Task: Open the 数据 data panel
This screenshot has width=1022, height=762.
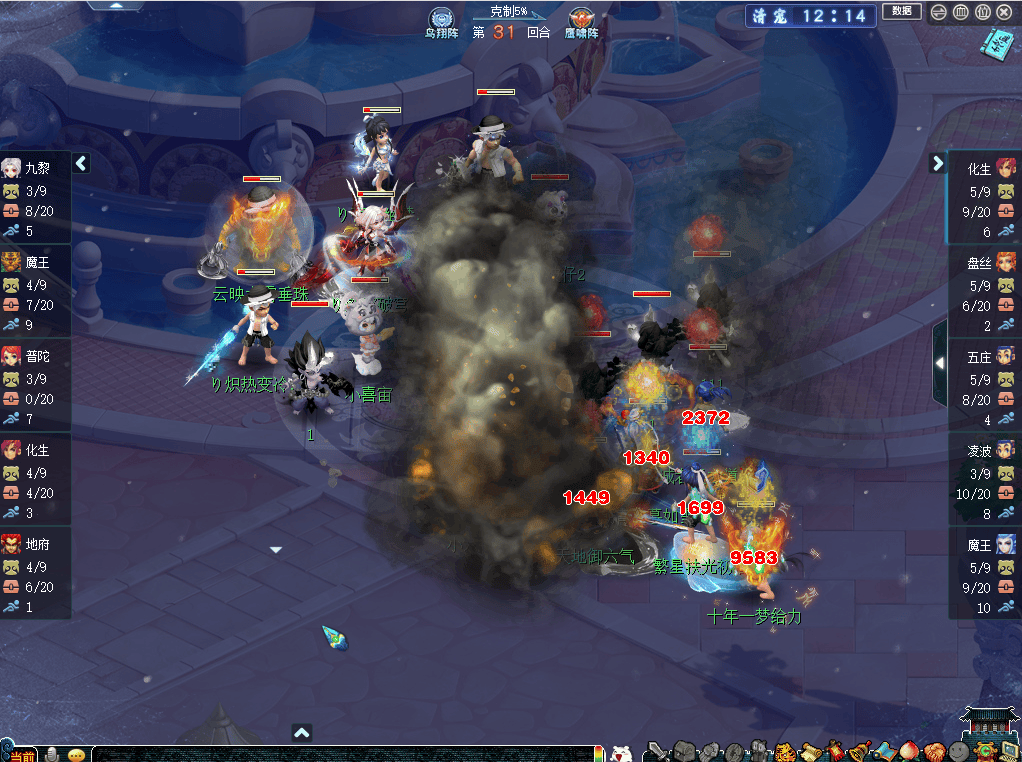Action: click(x=901, y=12)
